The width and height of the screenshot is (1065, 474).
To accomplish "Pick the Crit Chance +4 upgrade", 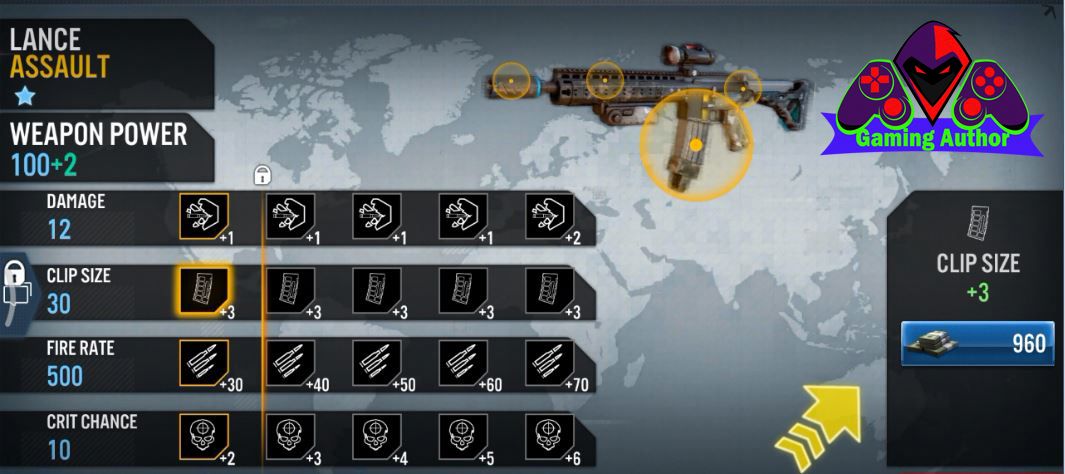I will pyautogui.click(x=378, y=435).
